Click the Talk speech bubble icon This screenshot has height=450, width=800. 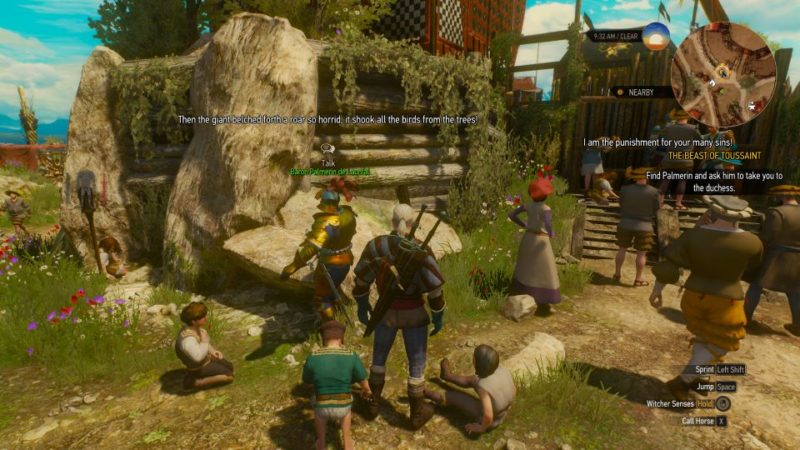[x=328, y=147]
